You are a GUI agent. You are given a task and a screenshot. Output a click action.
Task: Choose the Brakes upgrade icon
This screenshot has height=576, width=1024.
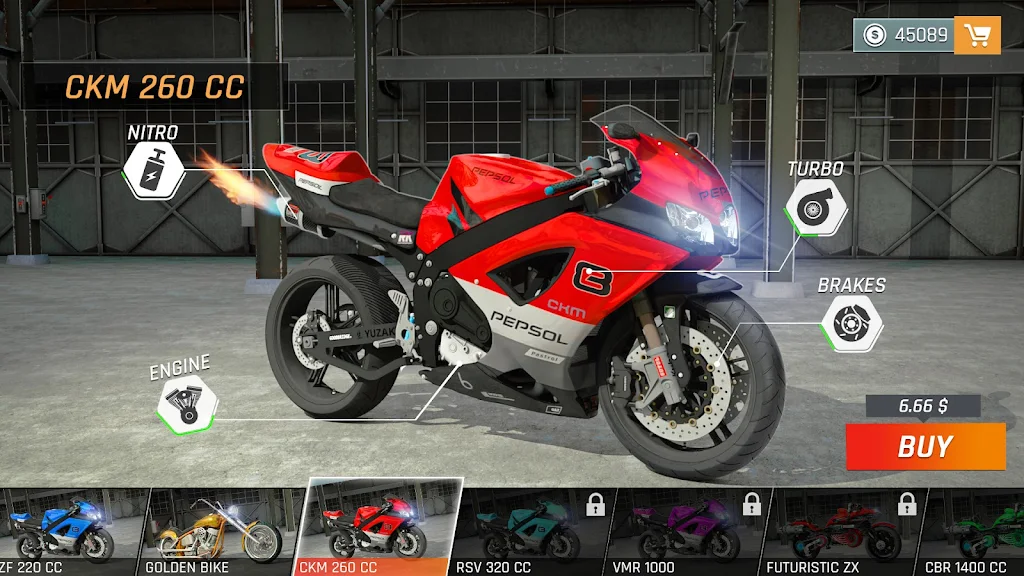(851, 323)
